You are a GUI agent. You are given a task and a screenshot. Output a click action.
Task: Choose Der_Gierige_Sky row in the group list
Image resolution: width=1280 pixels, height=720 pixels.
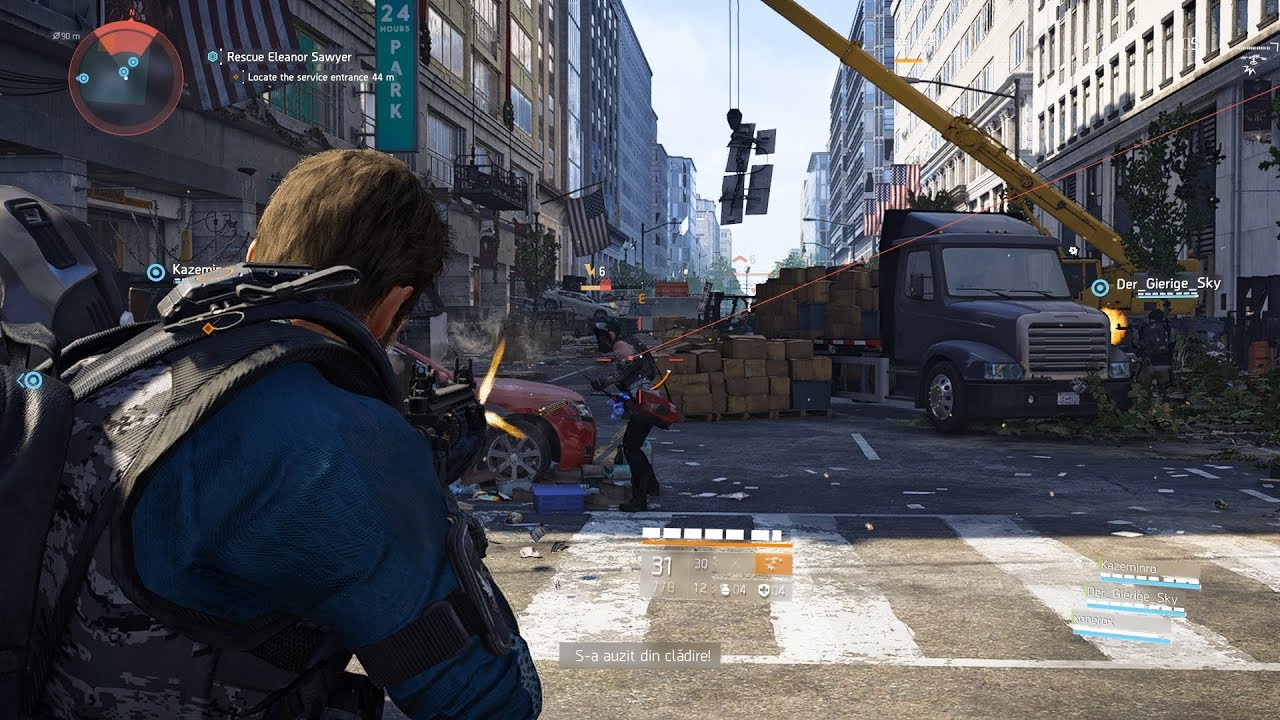click(1135, 598)
